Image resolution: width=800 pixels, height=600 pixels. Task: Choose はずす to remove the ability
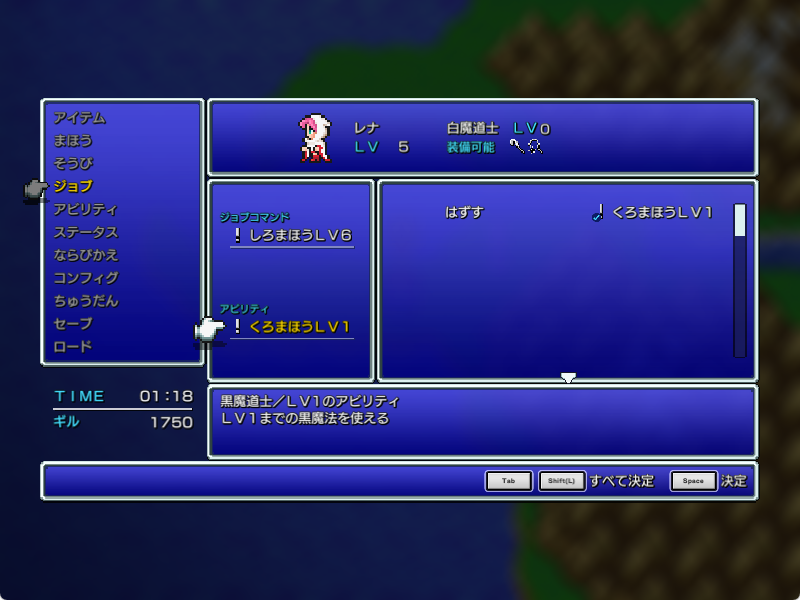(x=464, y=213)
